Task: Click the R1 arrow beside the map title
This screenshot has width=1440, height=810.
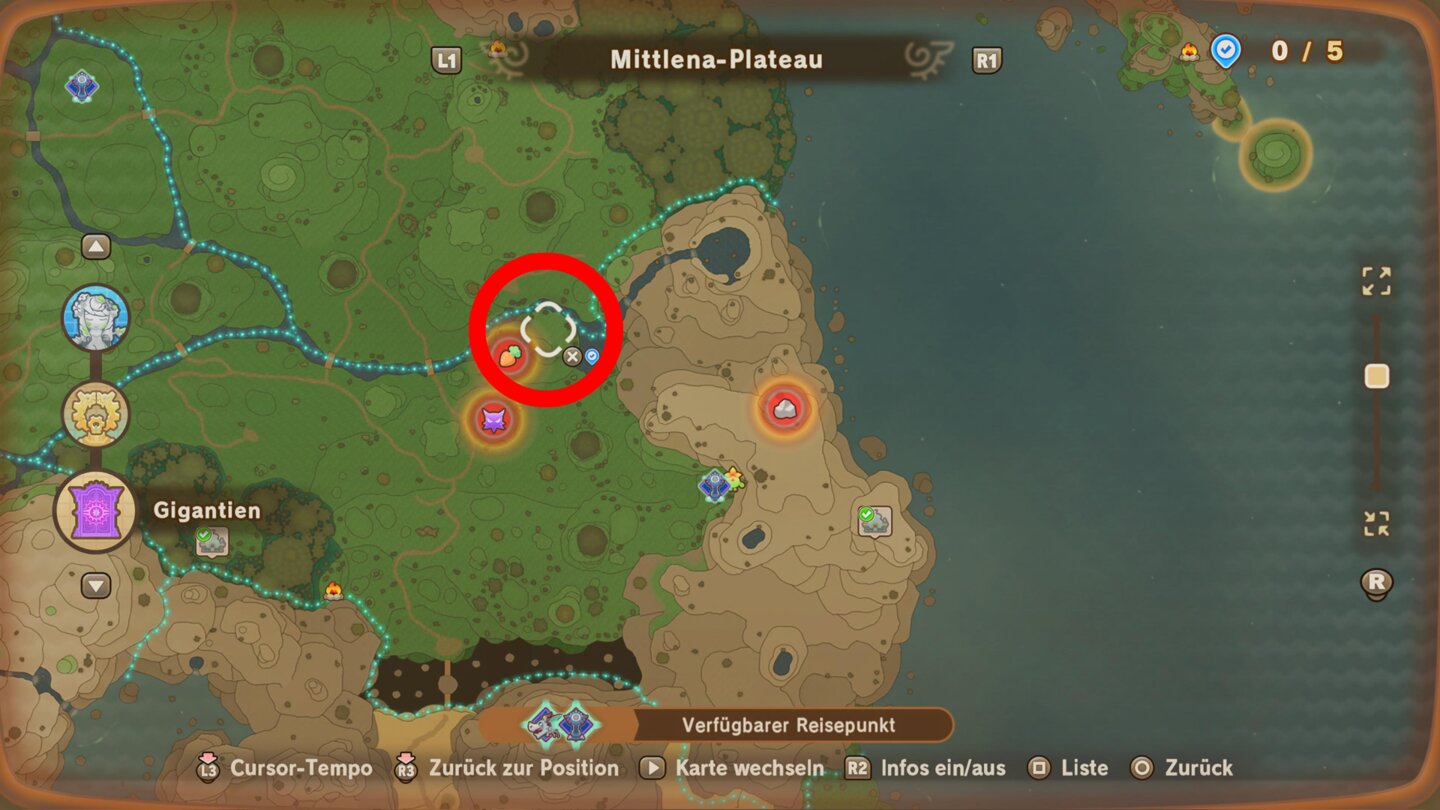Action: point(986,60)
